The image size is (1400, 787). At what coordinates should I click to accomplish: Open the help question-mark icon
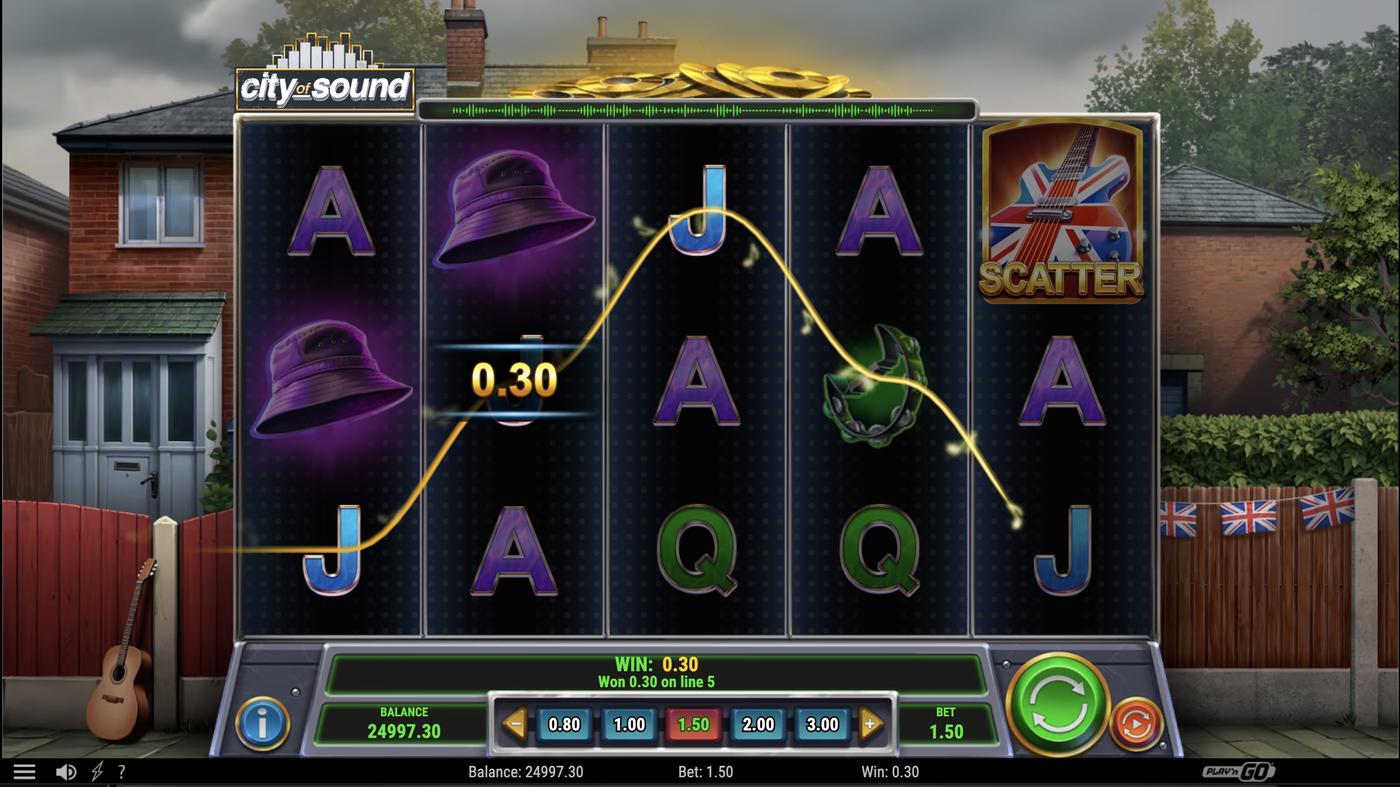pyautogui.click(x=122, y=771)
